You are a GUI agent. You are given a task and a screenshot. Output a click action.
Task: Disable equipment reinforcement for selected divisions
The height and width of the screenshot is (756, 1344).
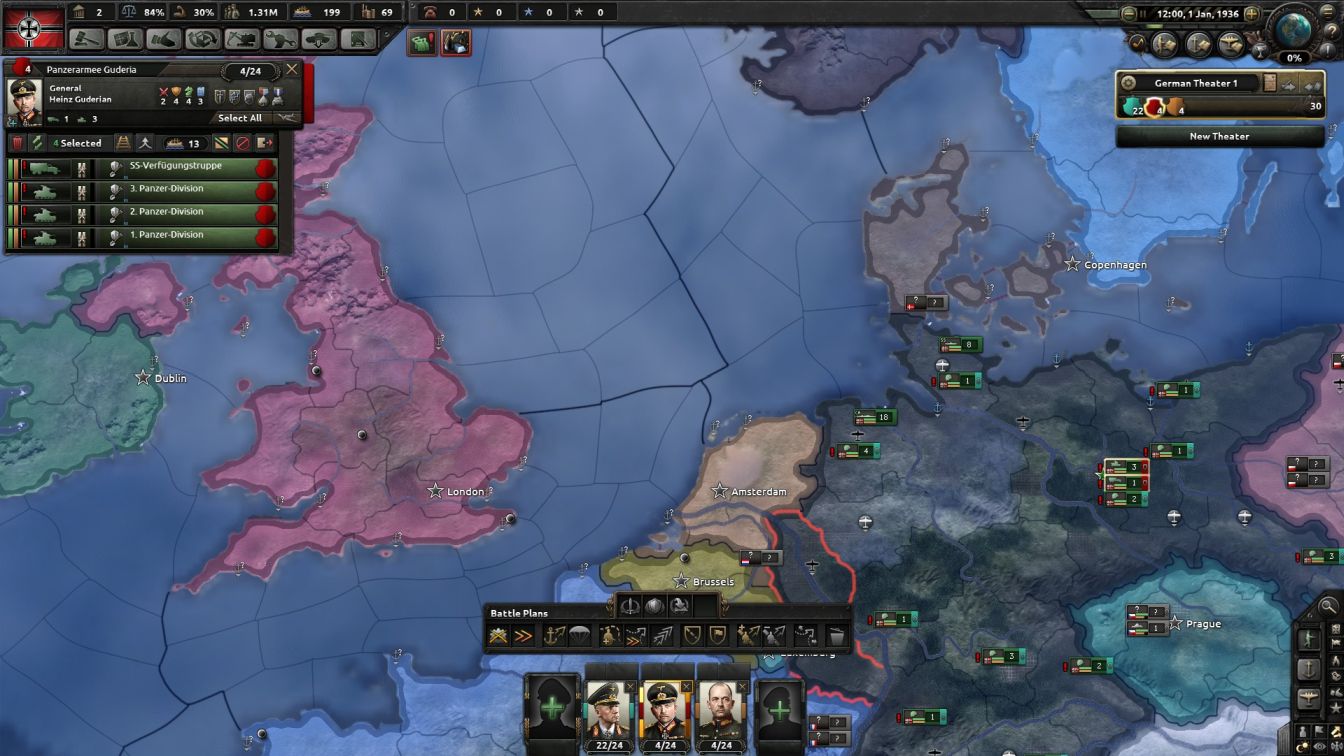[223, 143]
